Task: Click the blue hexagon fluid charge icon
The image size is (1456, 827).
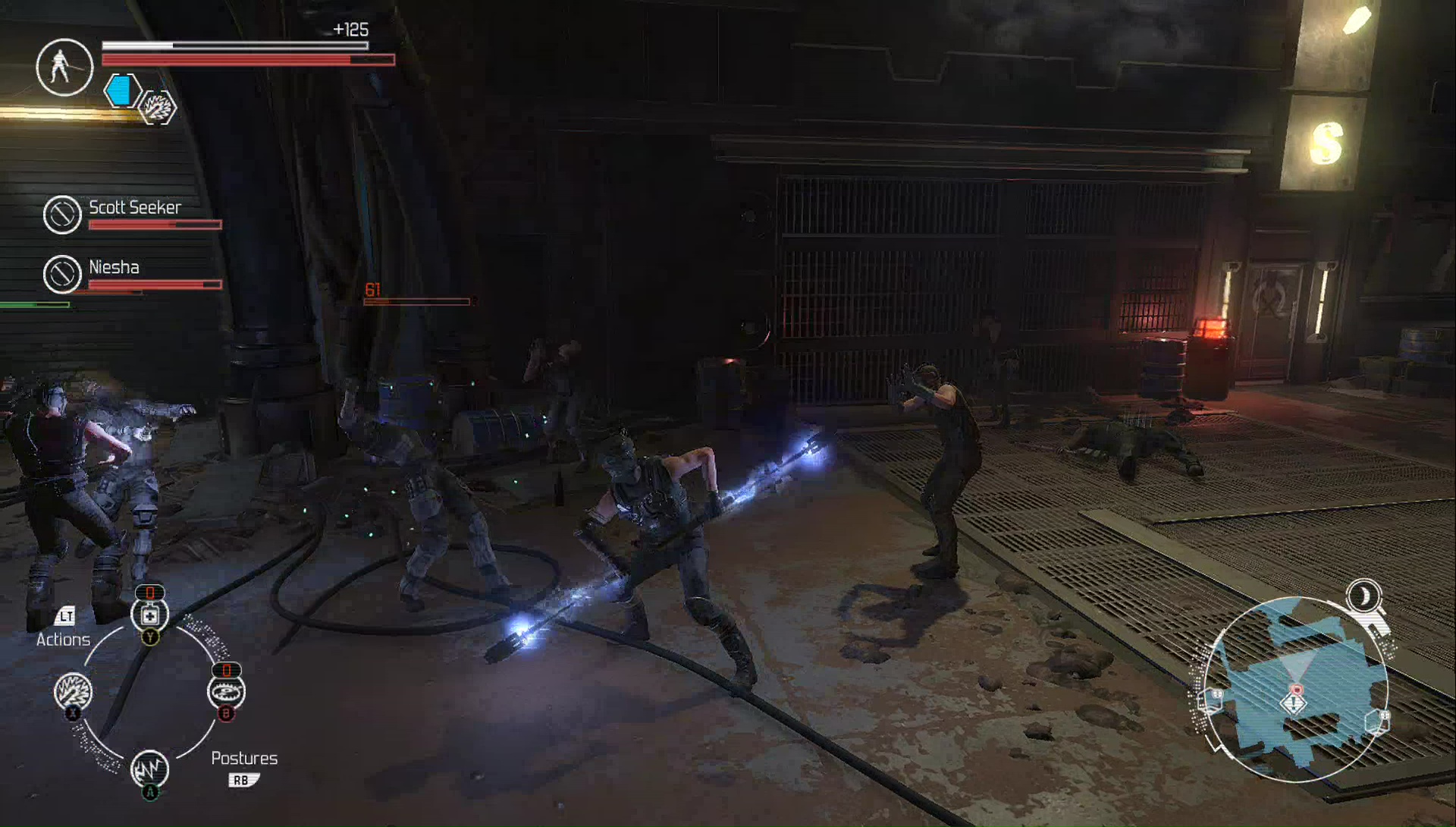Action: click(x=121, y=92)
